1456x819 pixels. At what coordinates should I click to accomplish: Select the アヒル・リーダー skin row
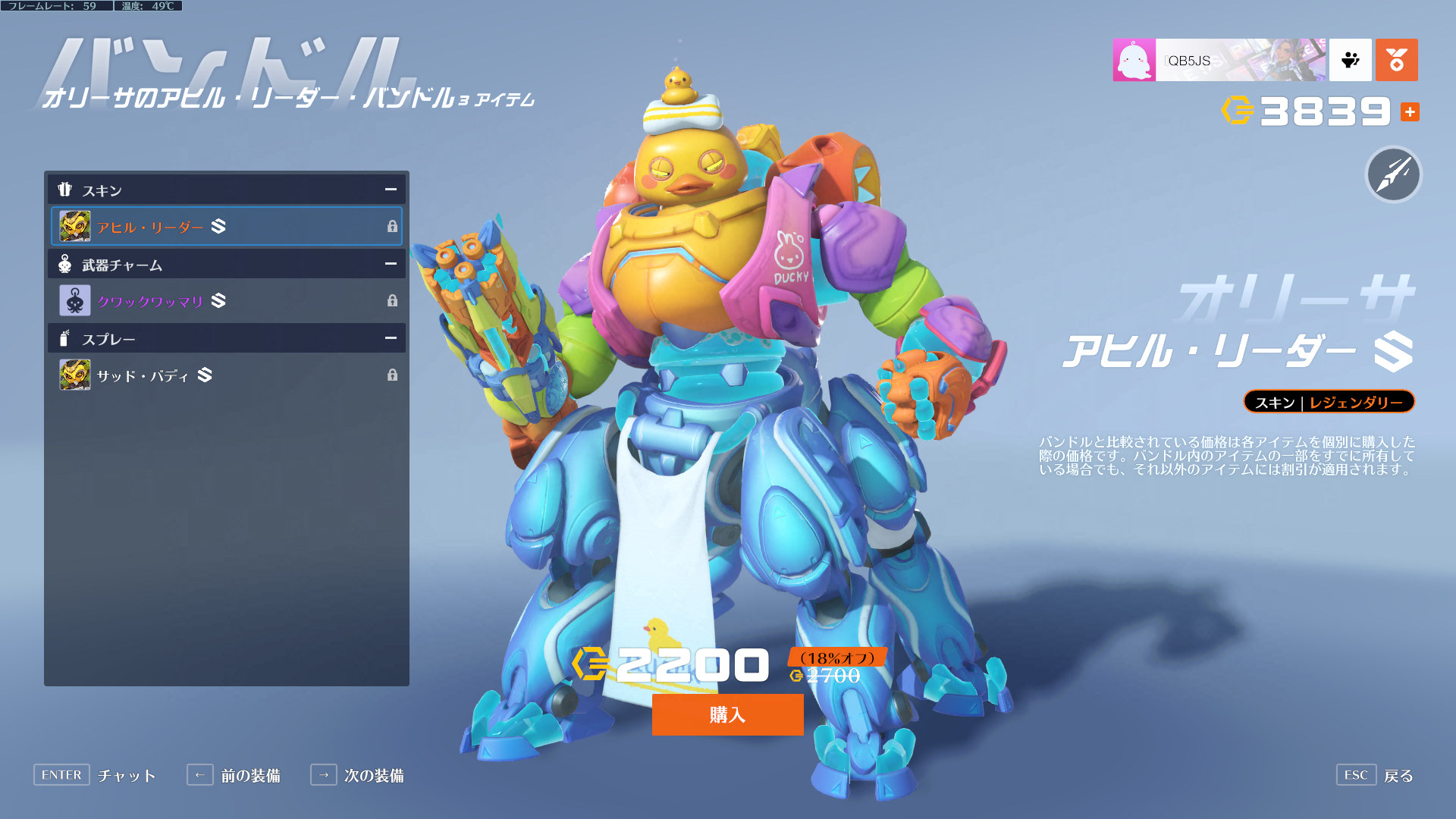[226, 226]
